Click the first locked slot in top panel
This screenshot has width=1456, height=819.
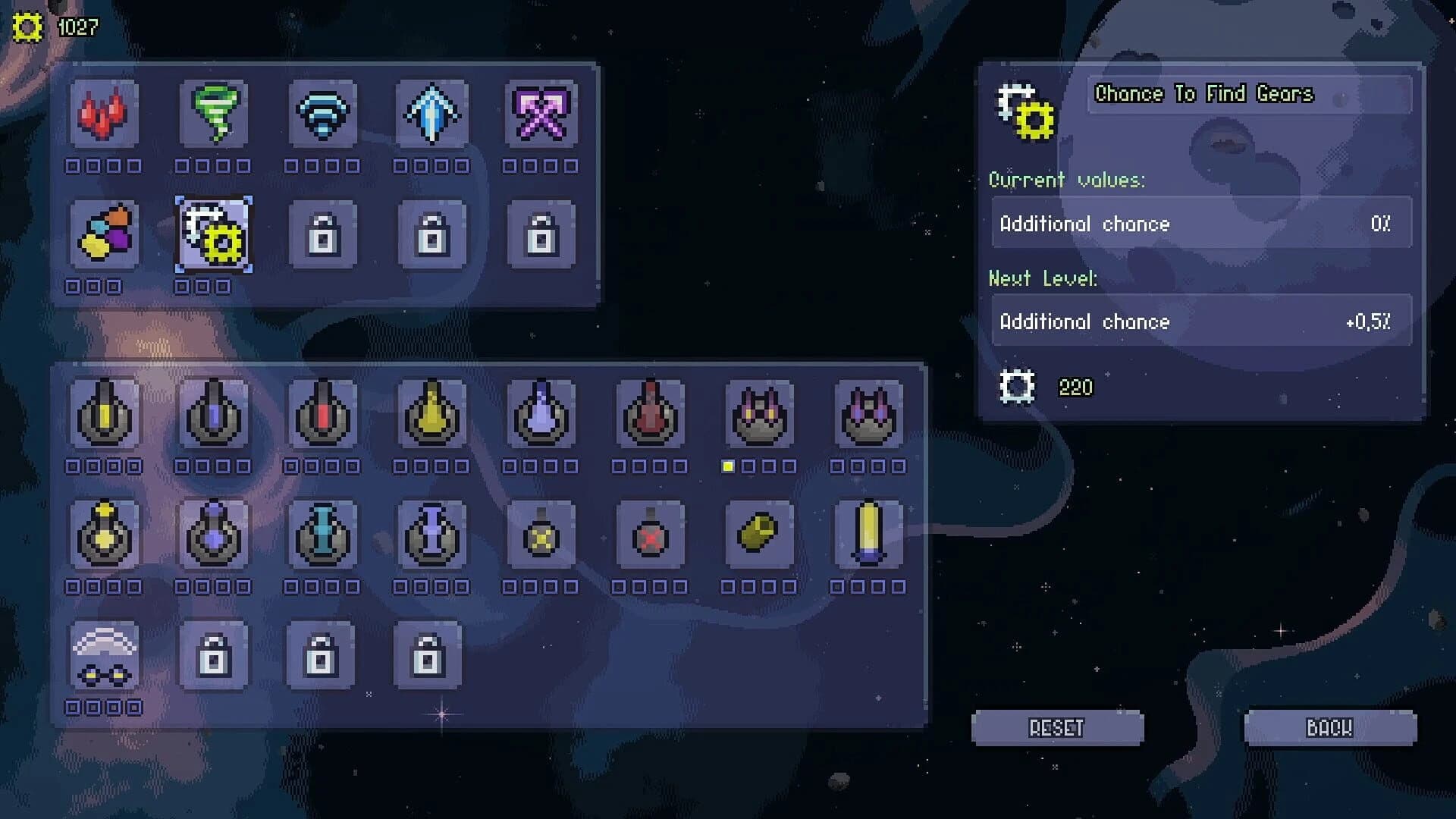pyautogui.click(x=322, y=235)
